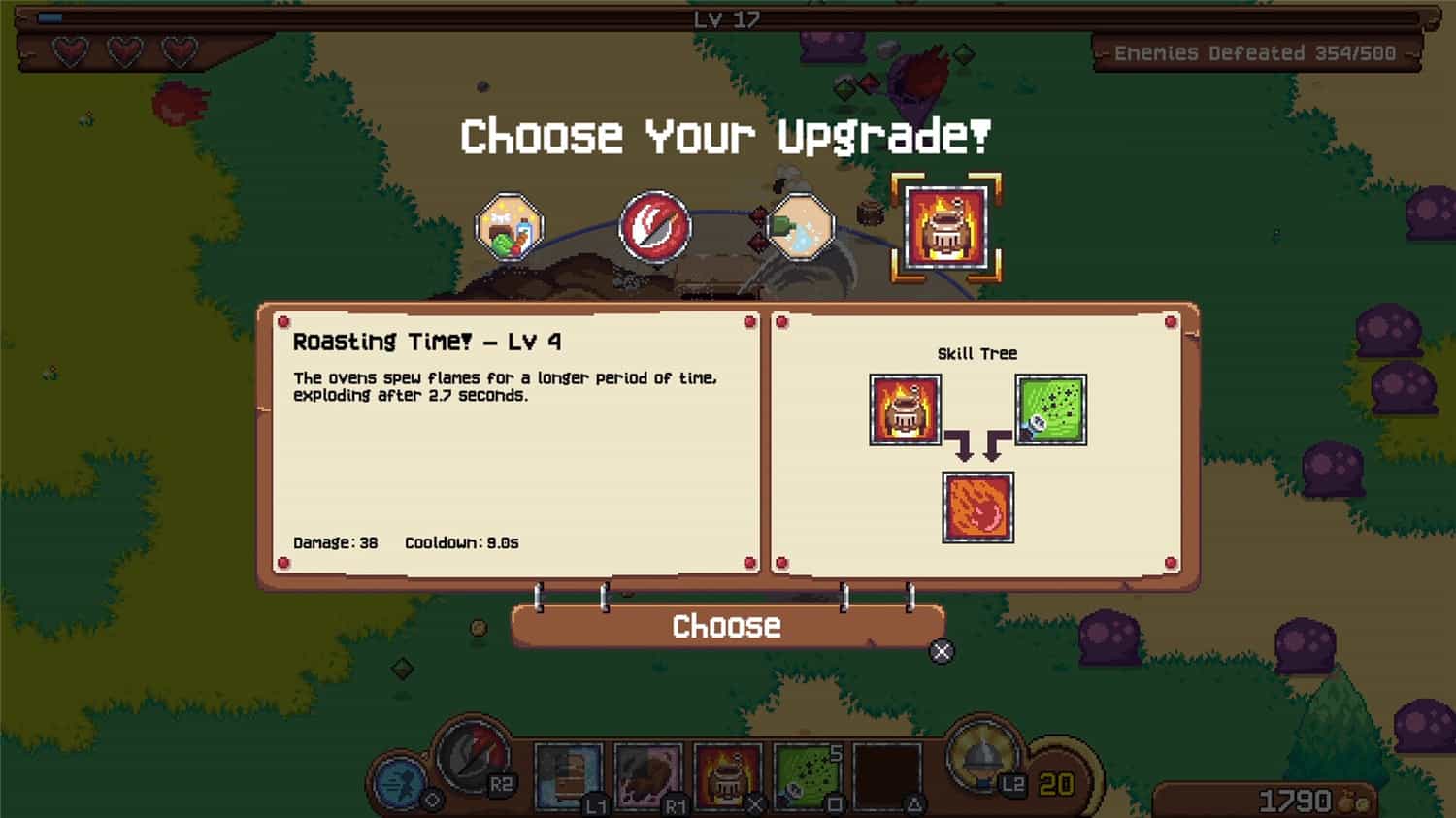Select the flaming oven upgrade card

pyautogui.click(x=944, y=229)
